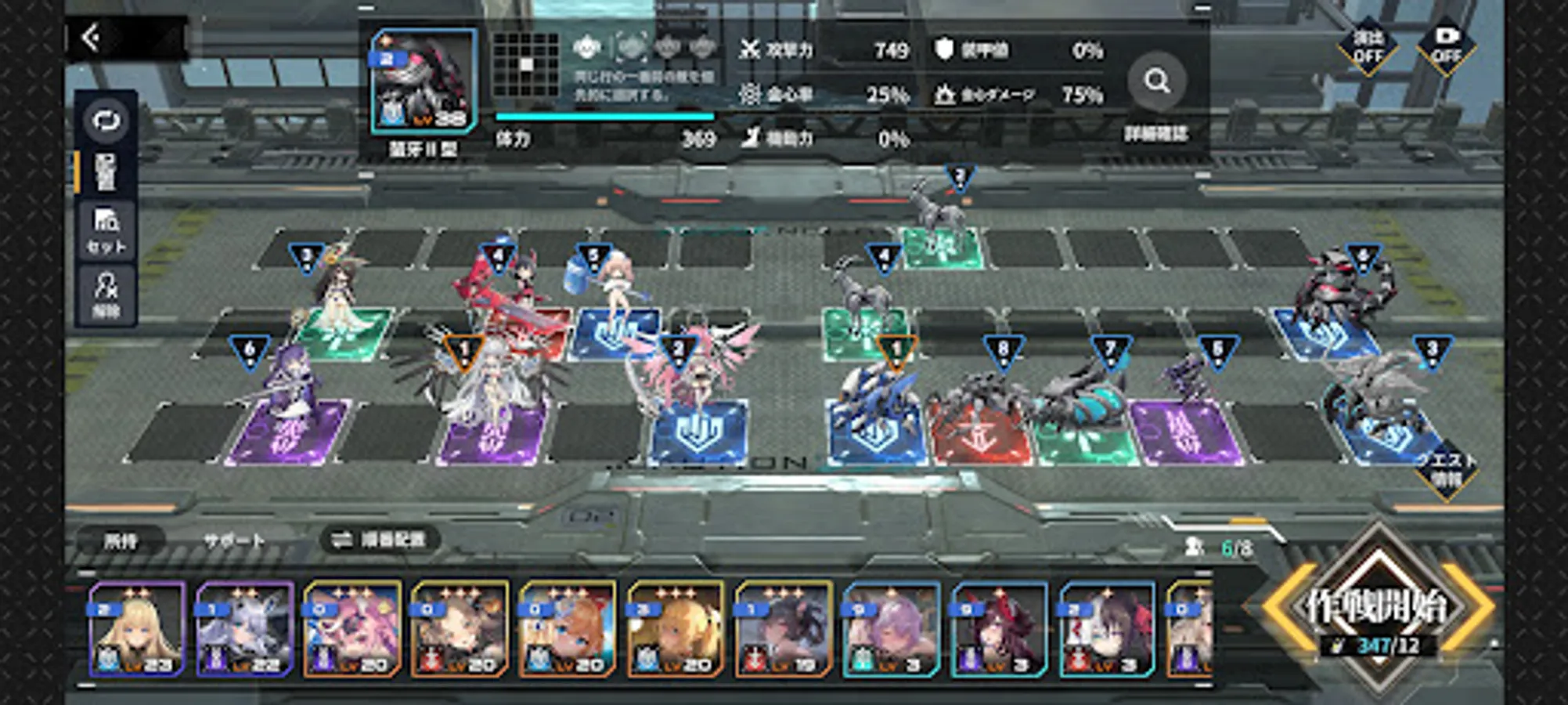Open 詳細確認 via the magnifier icon

point(1156,81)
